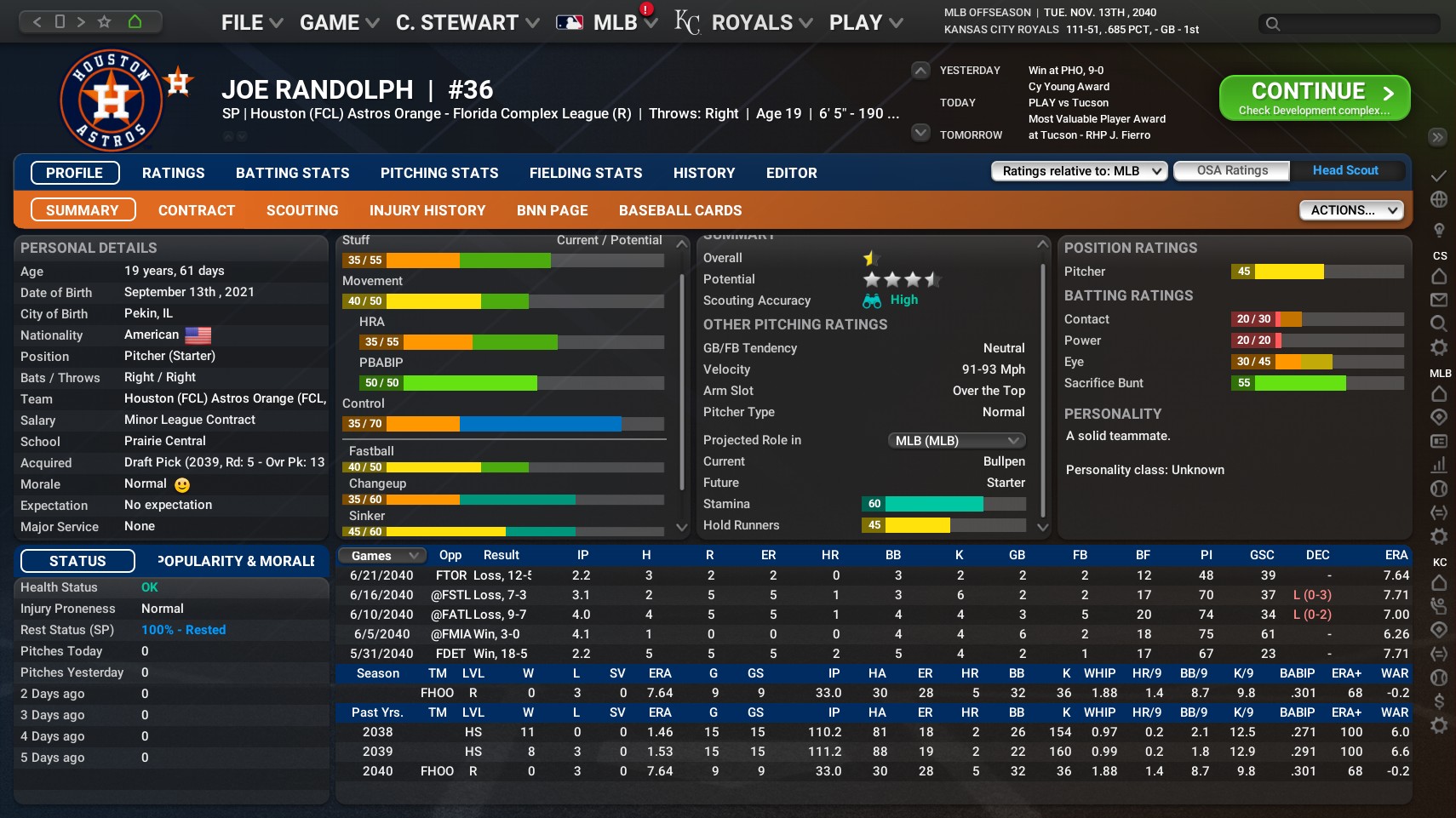Switch ratings source to OSA Ratings
The height and width of the screenshot is (818, 1456).
pos(1232,170)
